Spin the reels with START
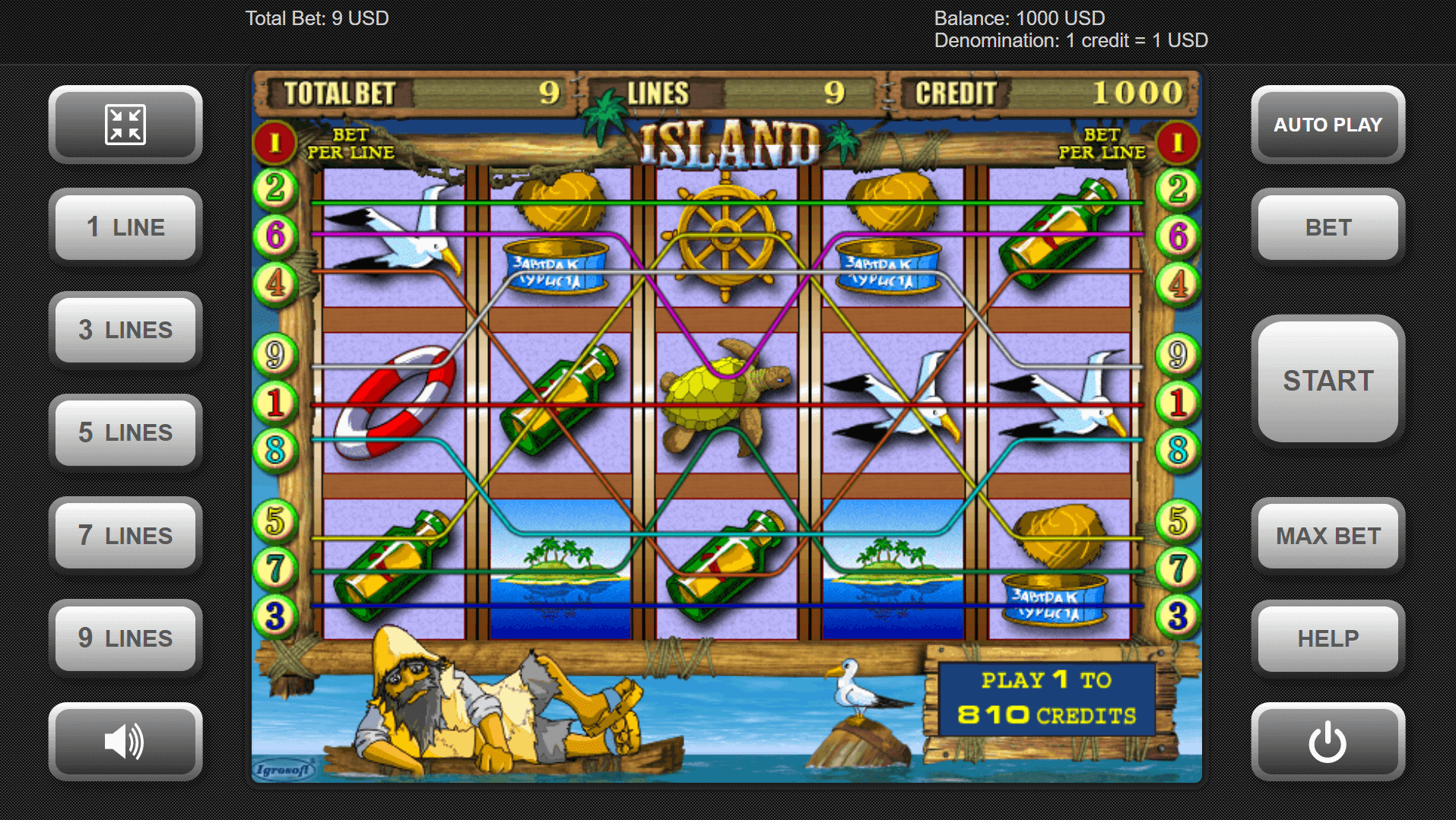The width and height of the screenshot is (1456, 820). [1328, 381]
